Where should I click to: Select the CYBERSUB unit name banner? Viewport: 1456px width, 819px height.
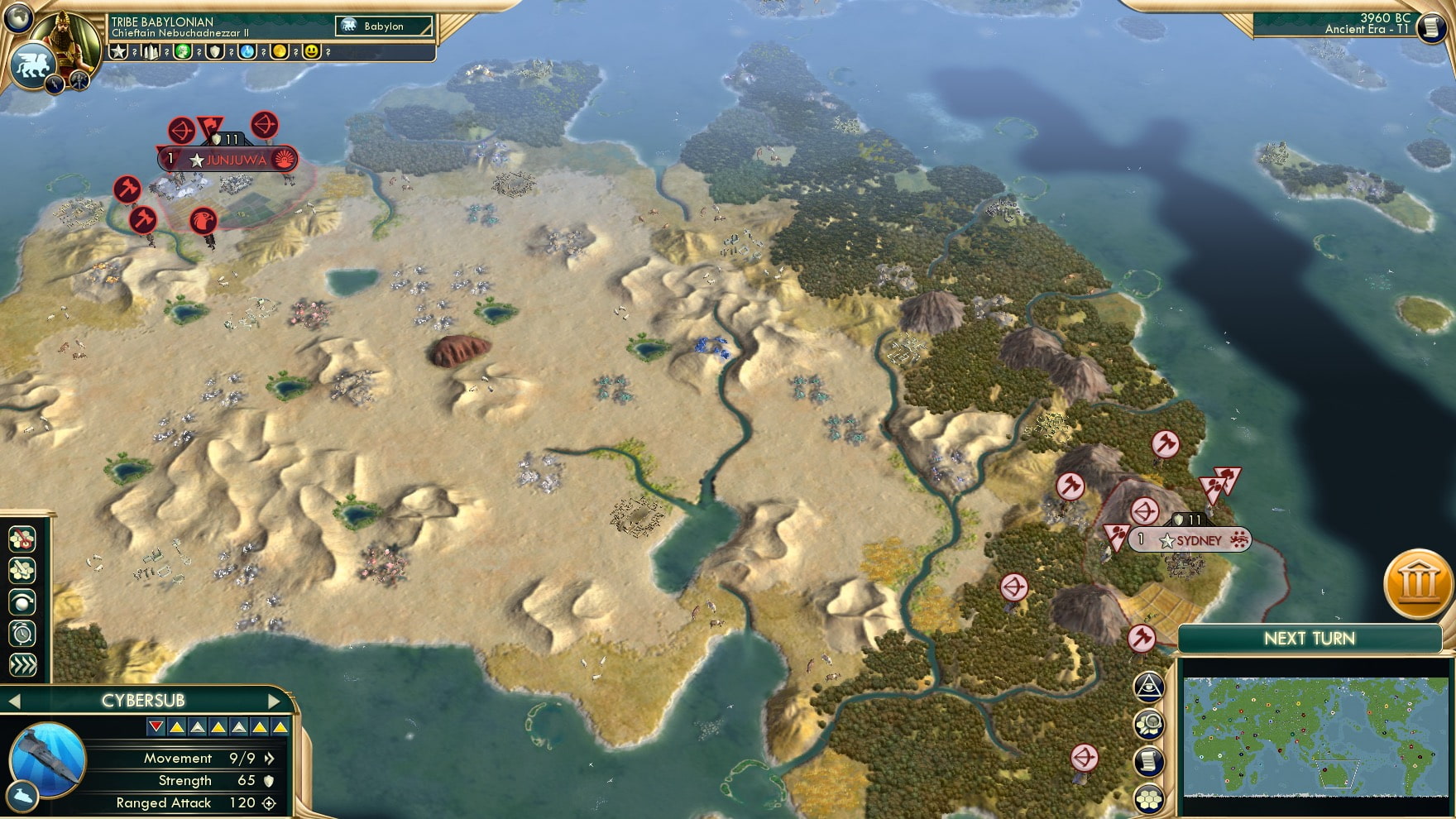(x=142, y=699)
